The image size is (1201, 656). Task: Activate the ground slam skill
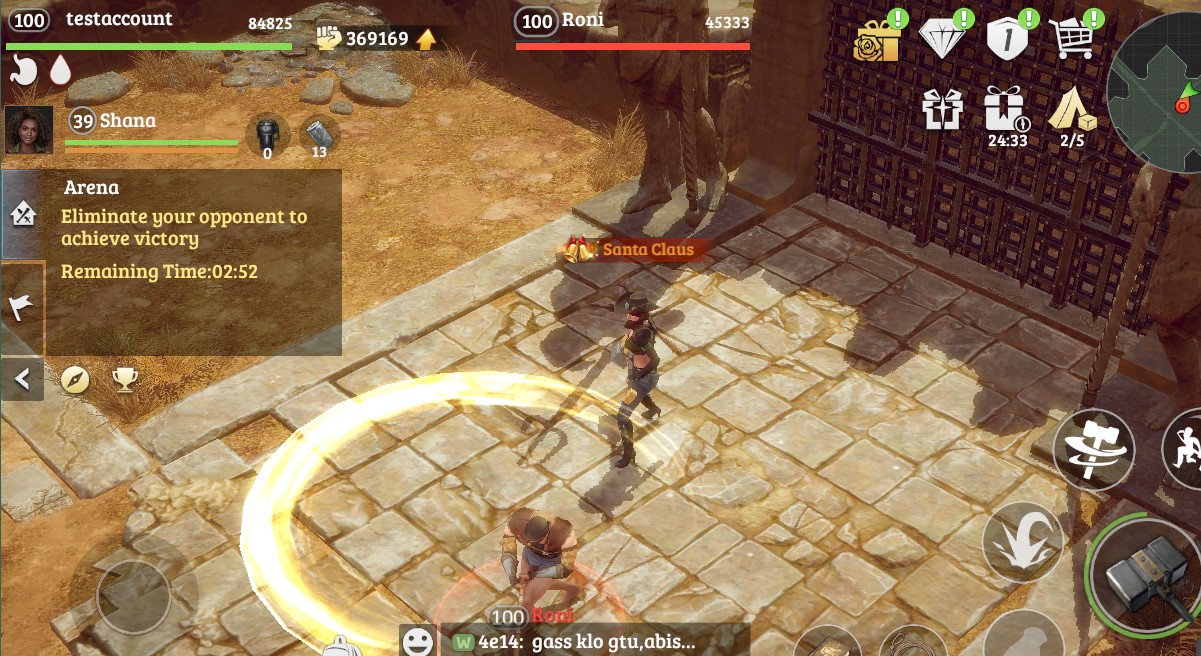pyautogui.click(x=1022, y=541)
